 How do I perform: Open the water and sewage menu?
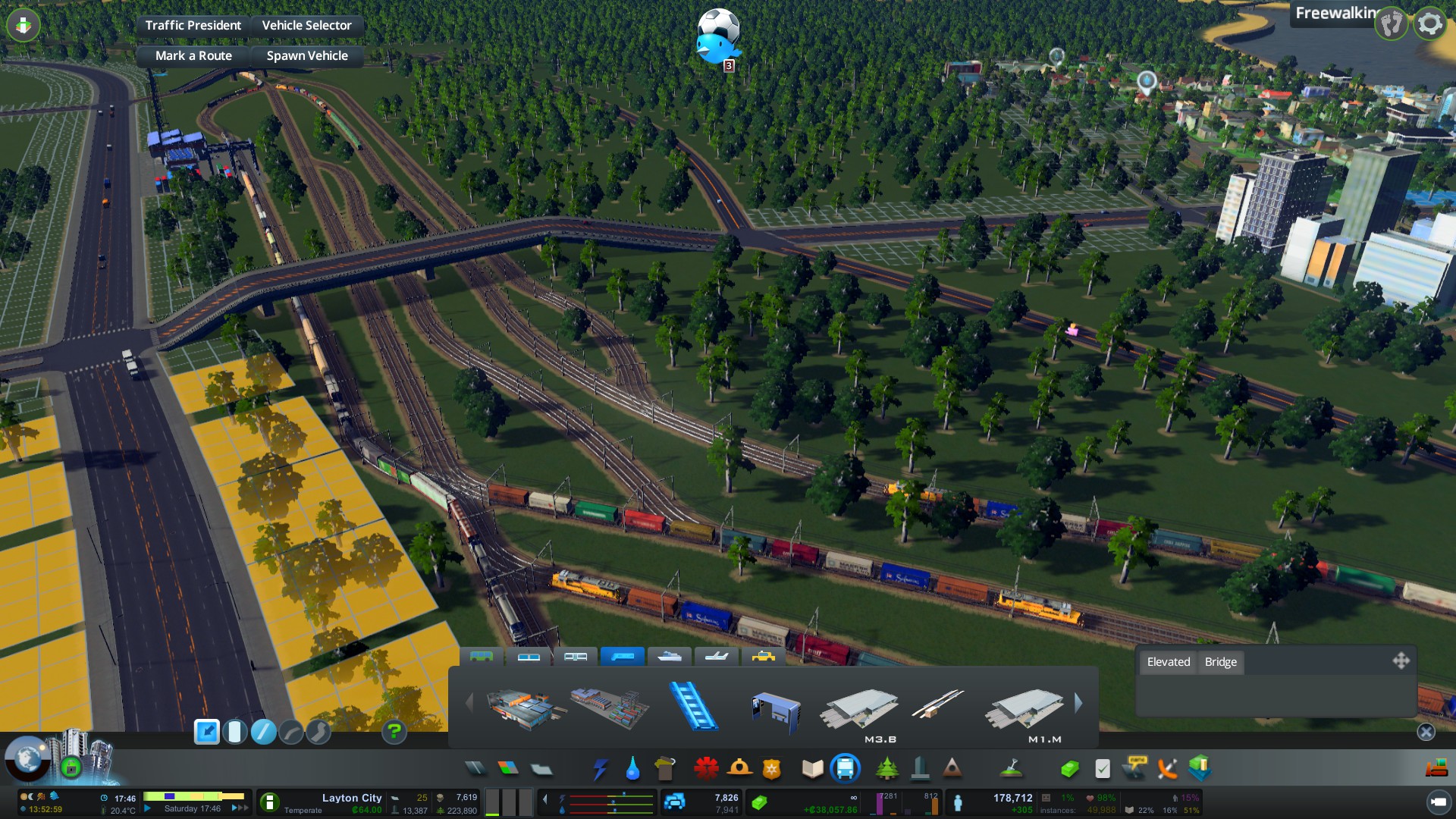632,769
